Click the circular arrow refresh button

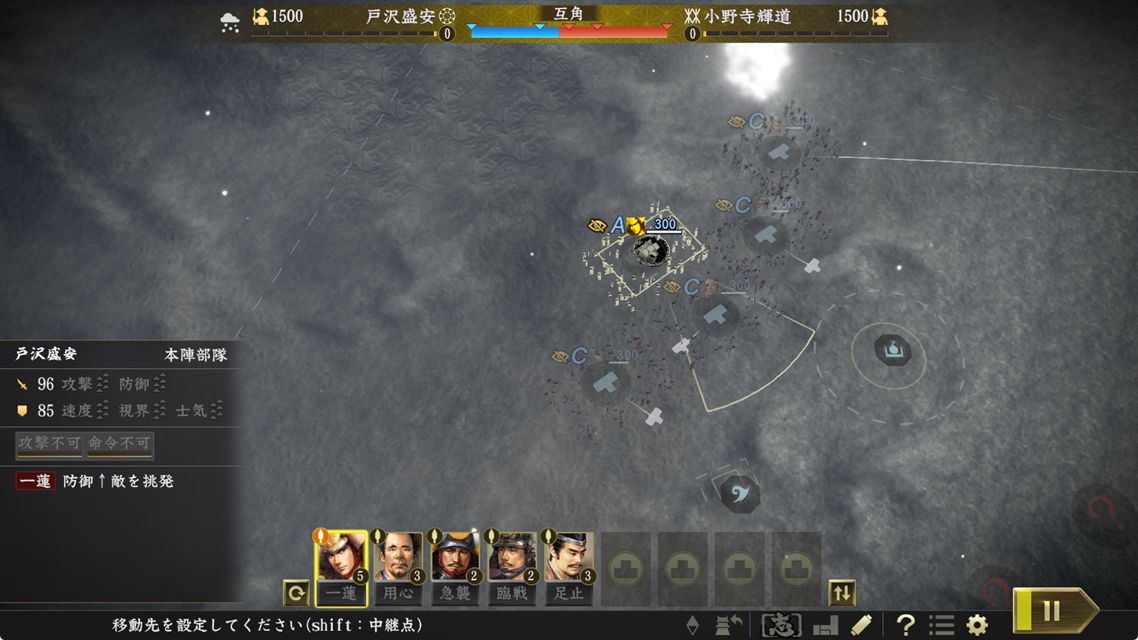(x=296, y=593)
